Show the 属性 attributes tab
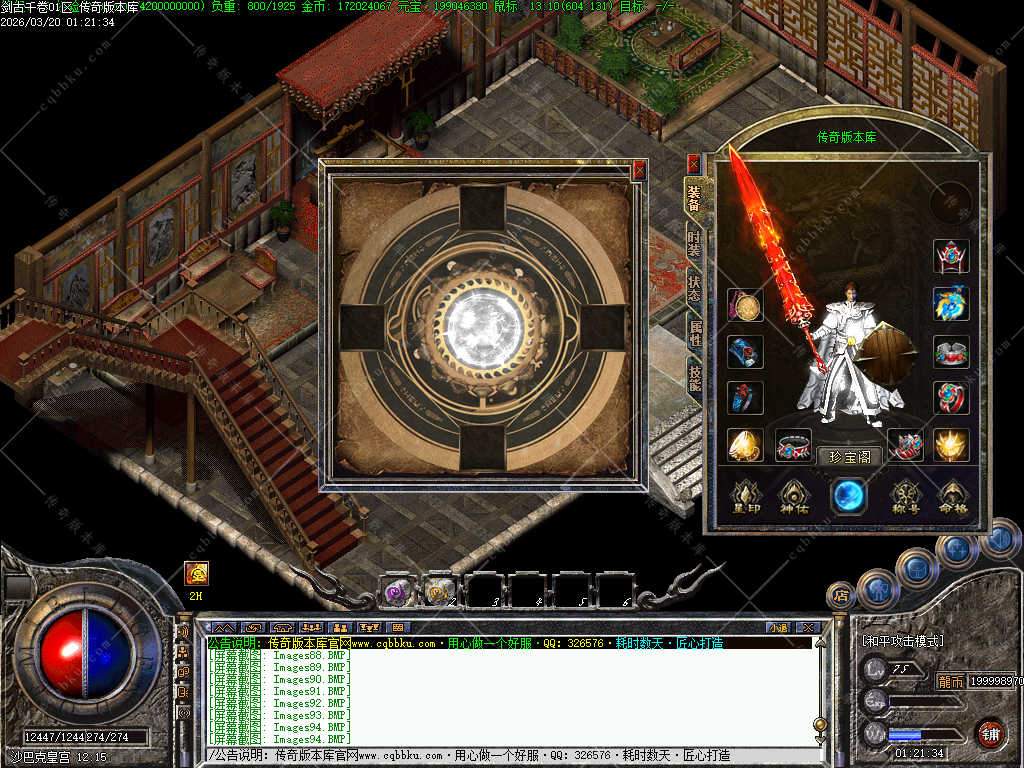This screenshot has height=768, width=1024. (x=694, y=333)
